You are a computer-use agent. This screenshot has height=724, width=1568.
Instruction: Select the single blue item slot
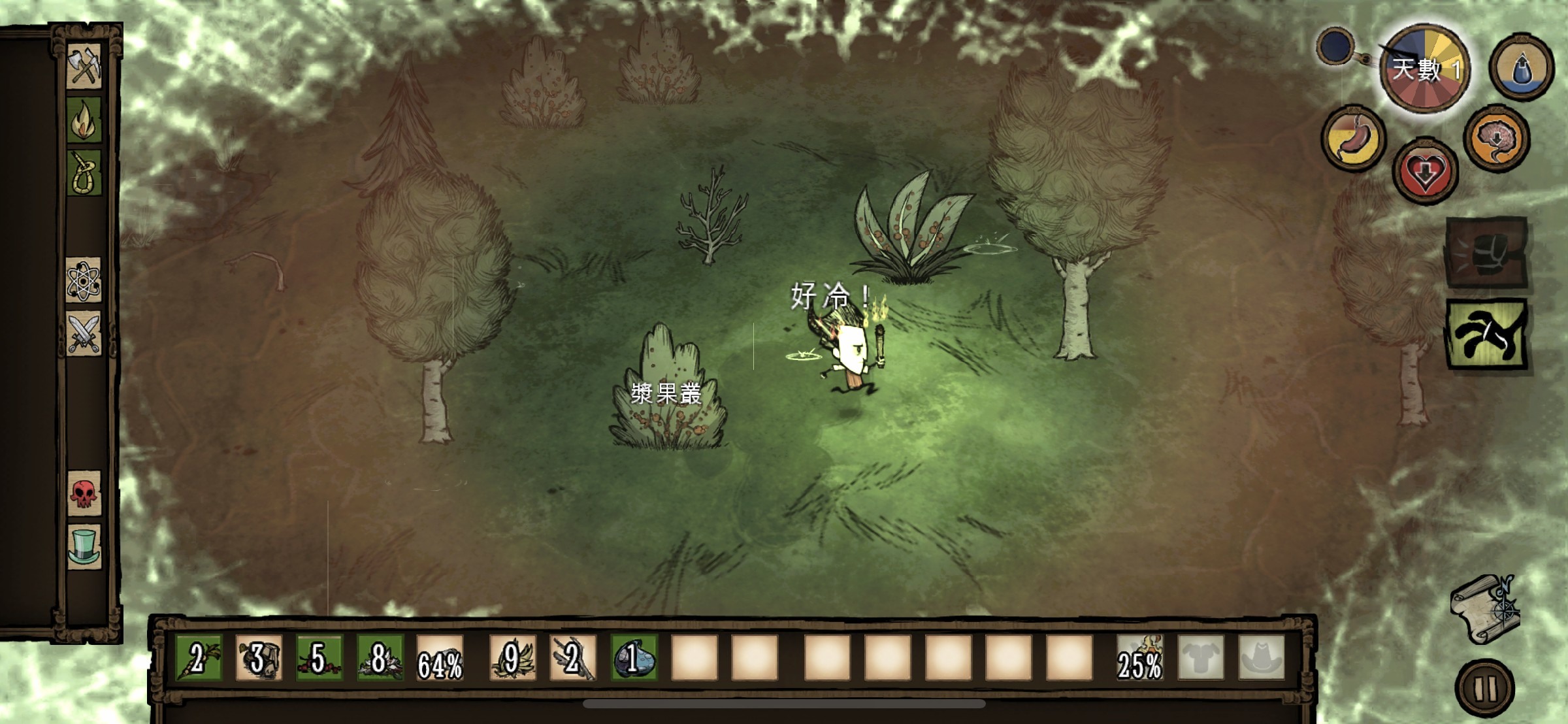click(633, 658)
